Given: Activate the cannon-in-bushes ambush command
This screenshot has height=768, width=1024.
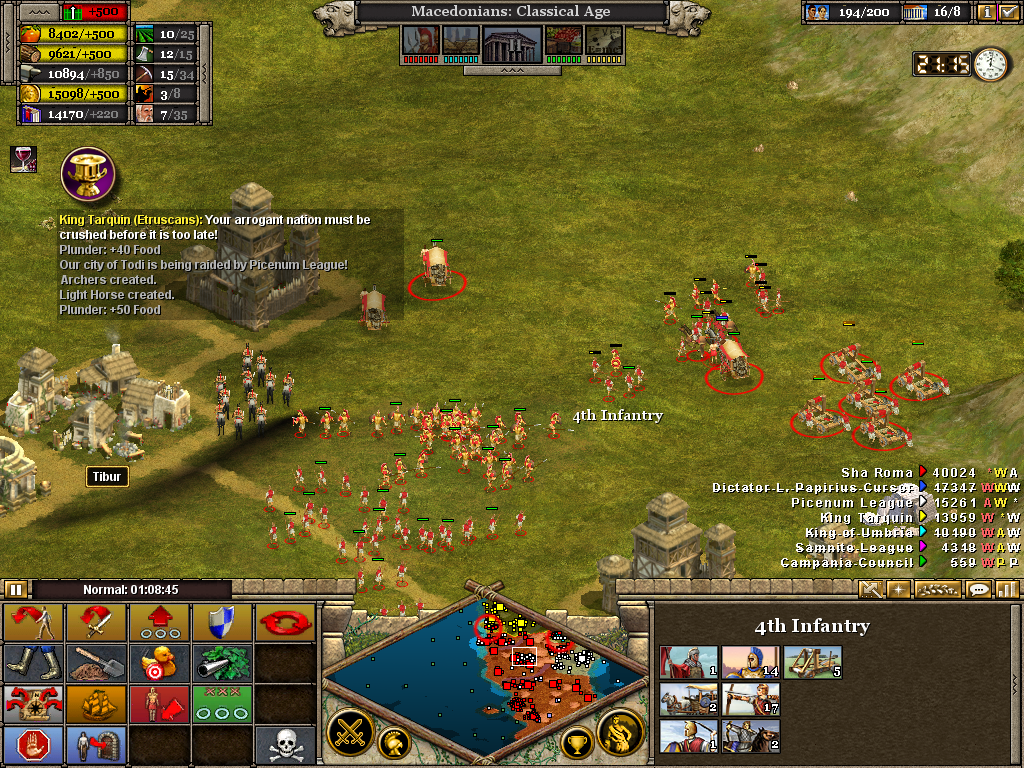Looking at the screenshot, I should point(222,663).
